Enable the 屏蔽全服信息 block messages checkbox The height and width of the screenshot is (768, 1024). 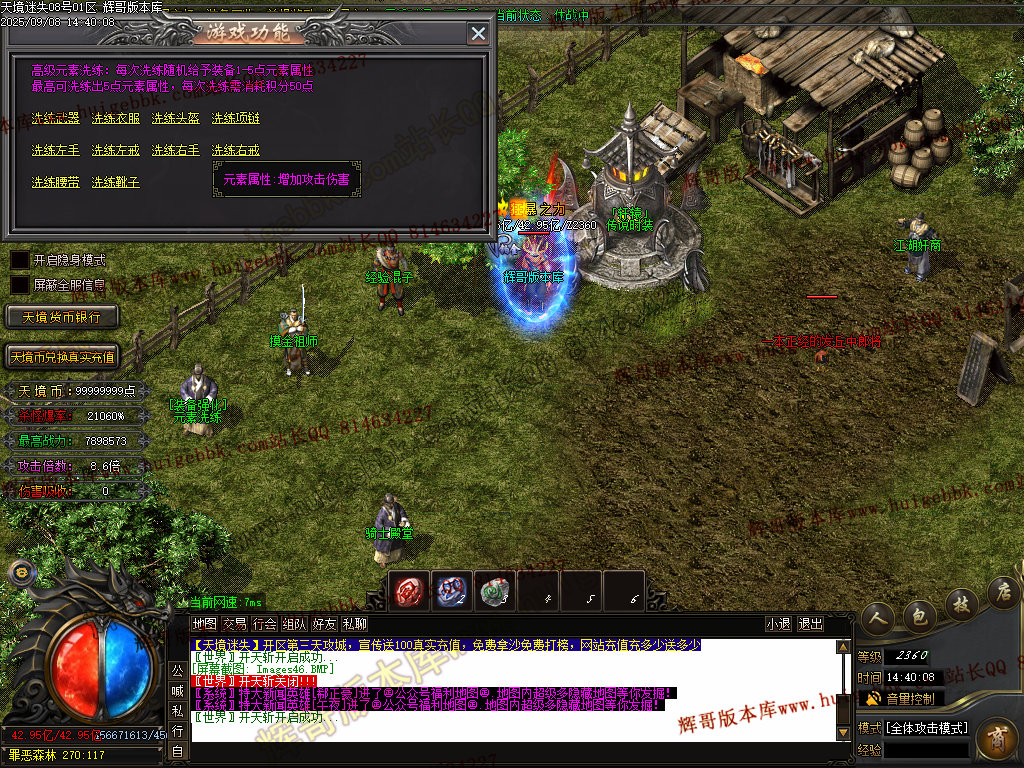(20, 285)
